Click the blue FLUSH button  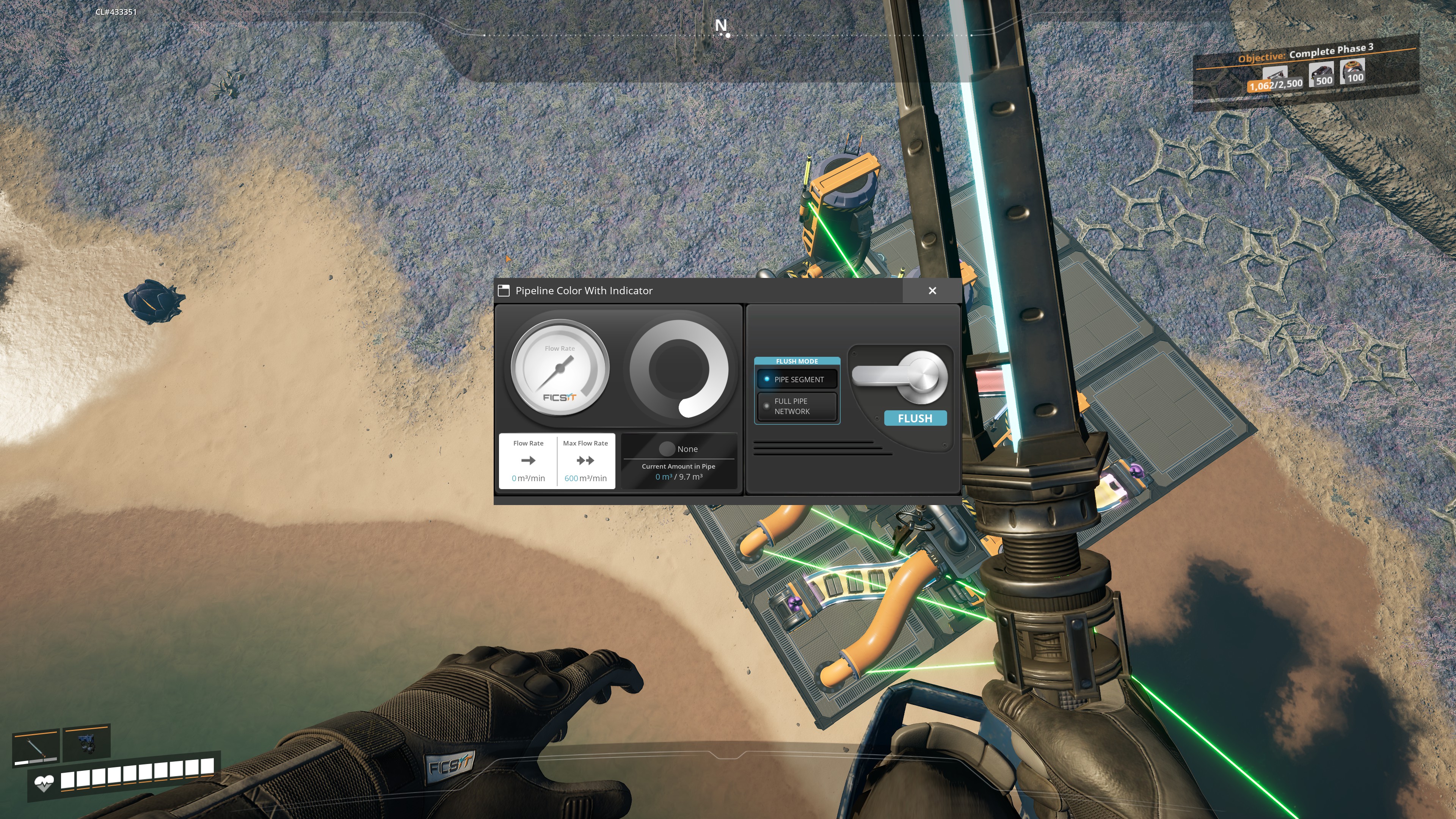coord(915,418)
